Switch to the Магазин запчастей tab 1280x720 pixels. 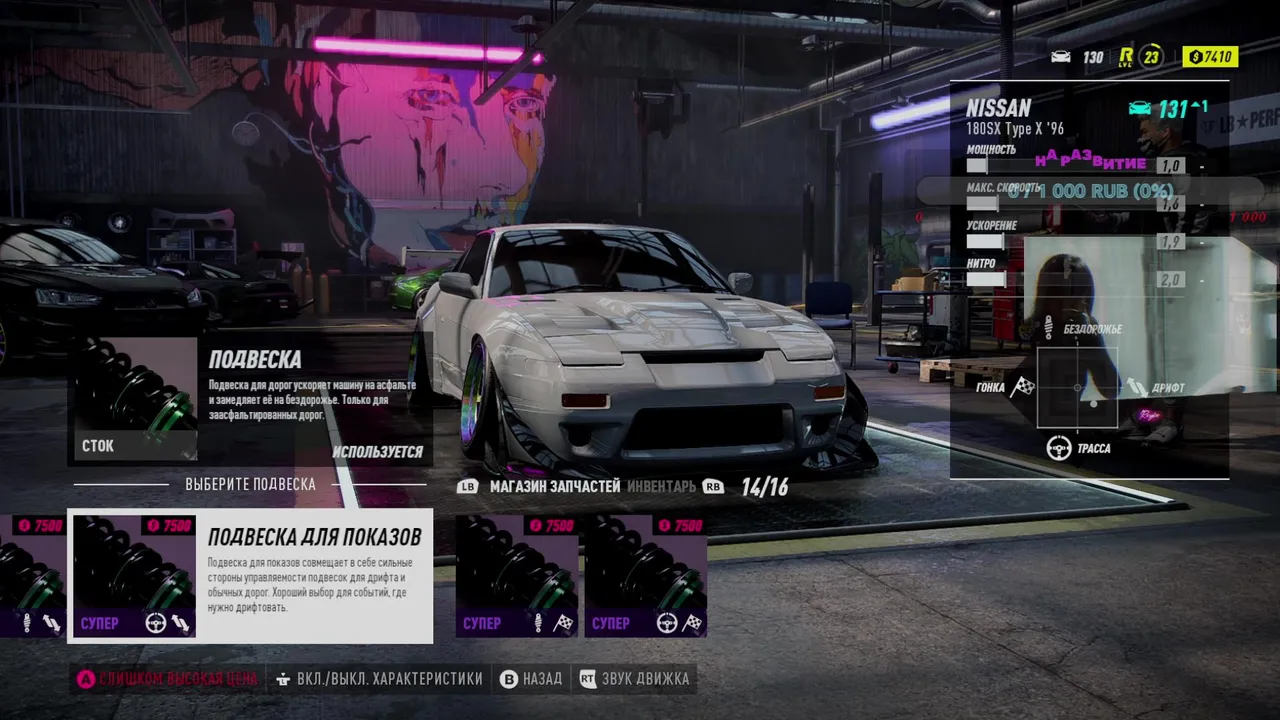[554, 487]
